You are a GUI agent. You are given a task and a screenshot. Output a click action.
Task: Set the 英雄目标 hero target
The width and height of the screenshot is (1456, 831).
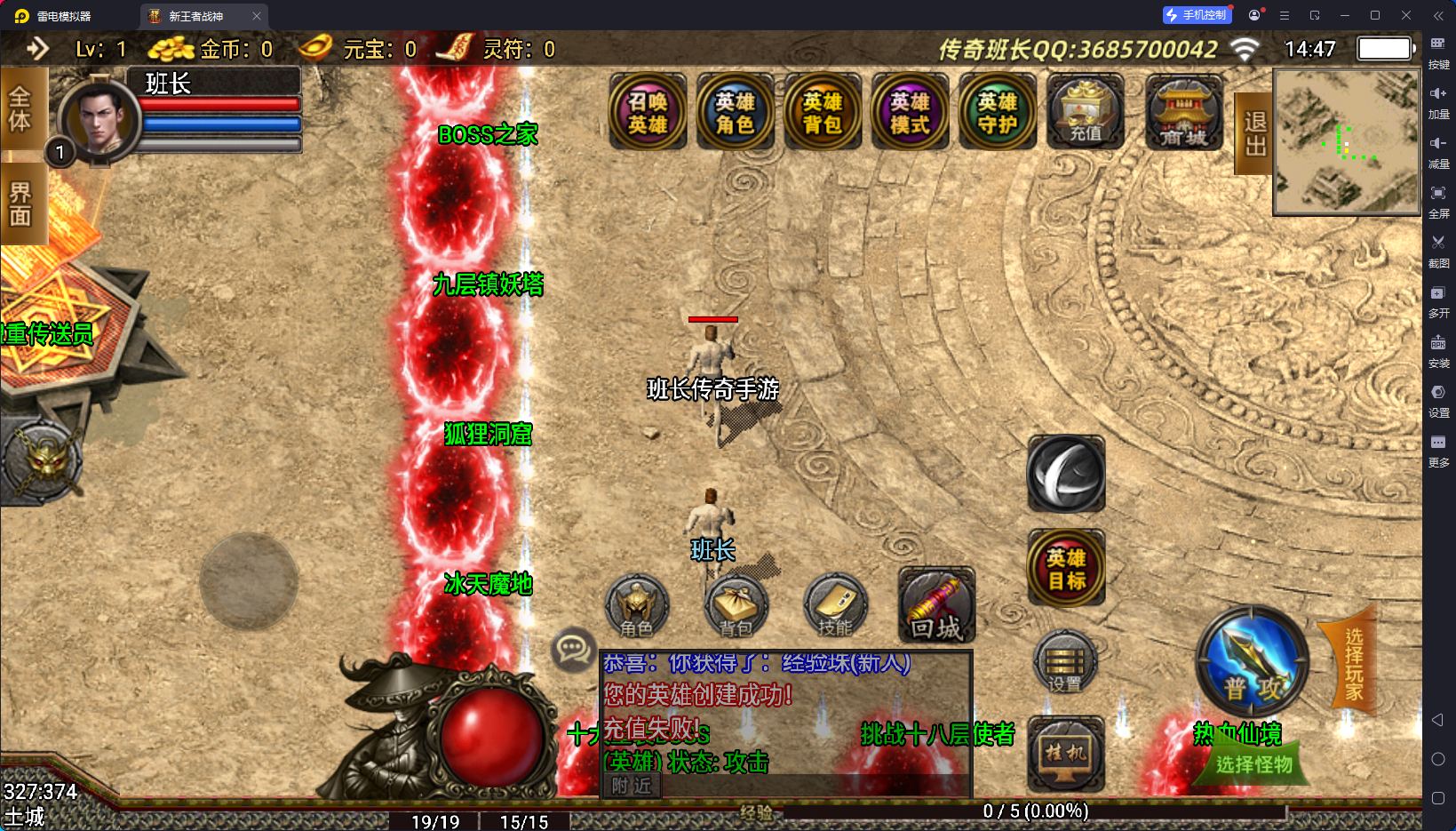[x=1066, y=568]
